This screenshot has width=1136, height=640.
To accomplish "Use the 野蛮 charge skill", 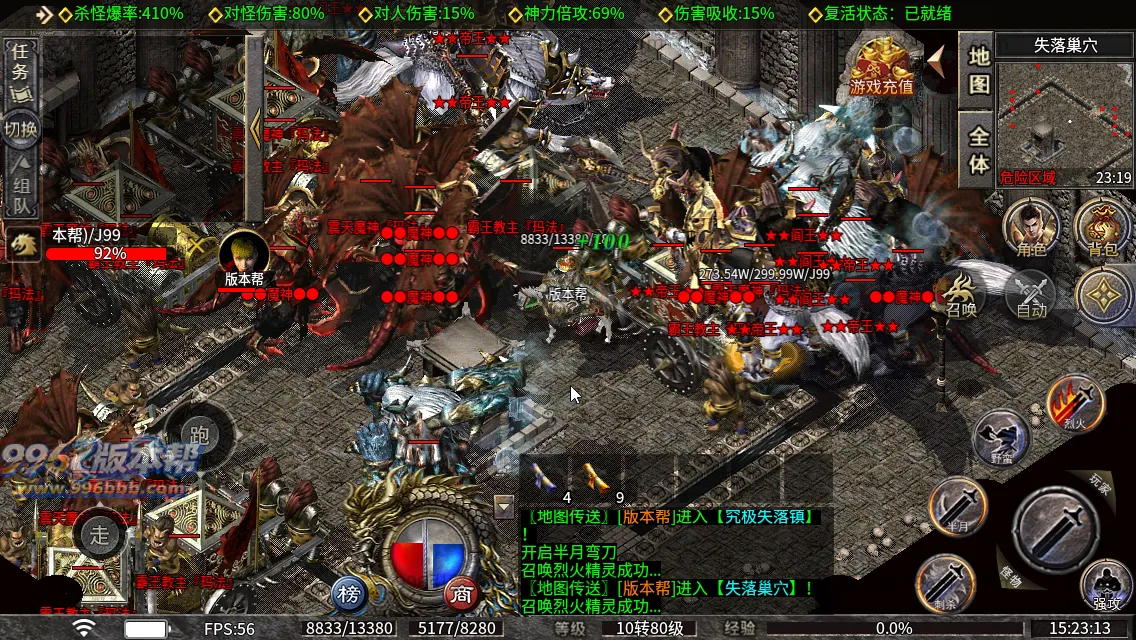I will [x=1001, y=438].
